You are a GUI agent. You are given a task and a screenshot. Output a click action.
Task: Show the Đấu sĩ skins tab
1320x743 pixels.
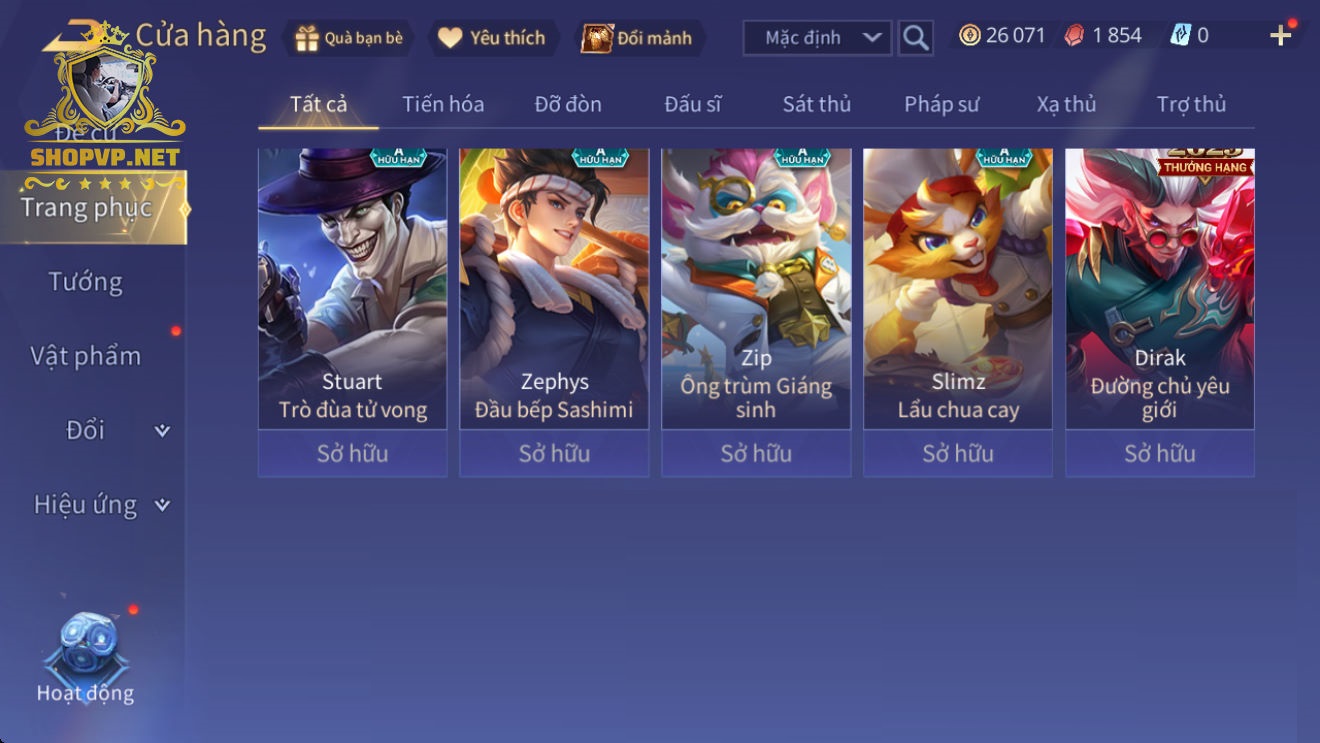(x=692, y=104)
